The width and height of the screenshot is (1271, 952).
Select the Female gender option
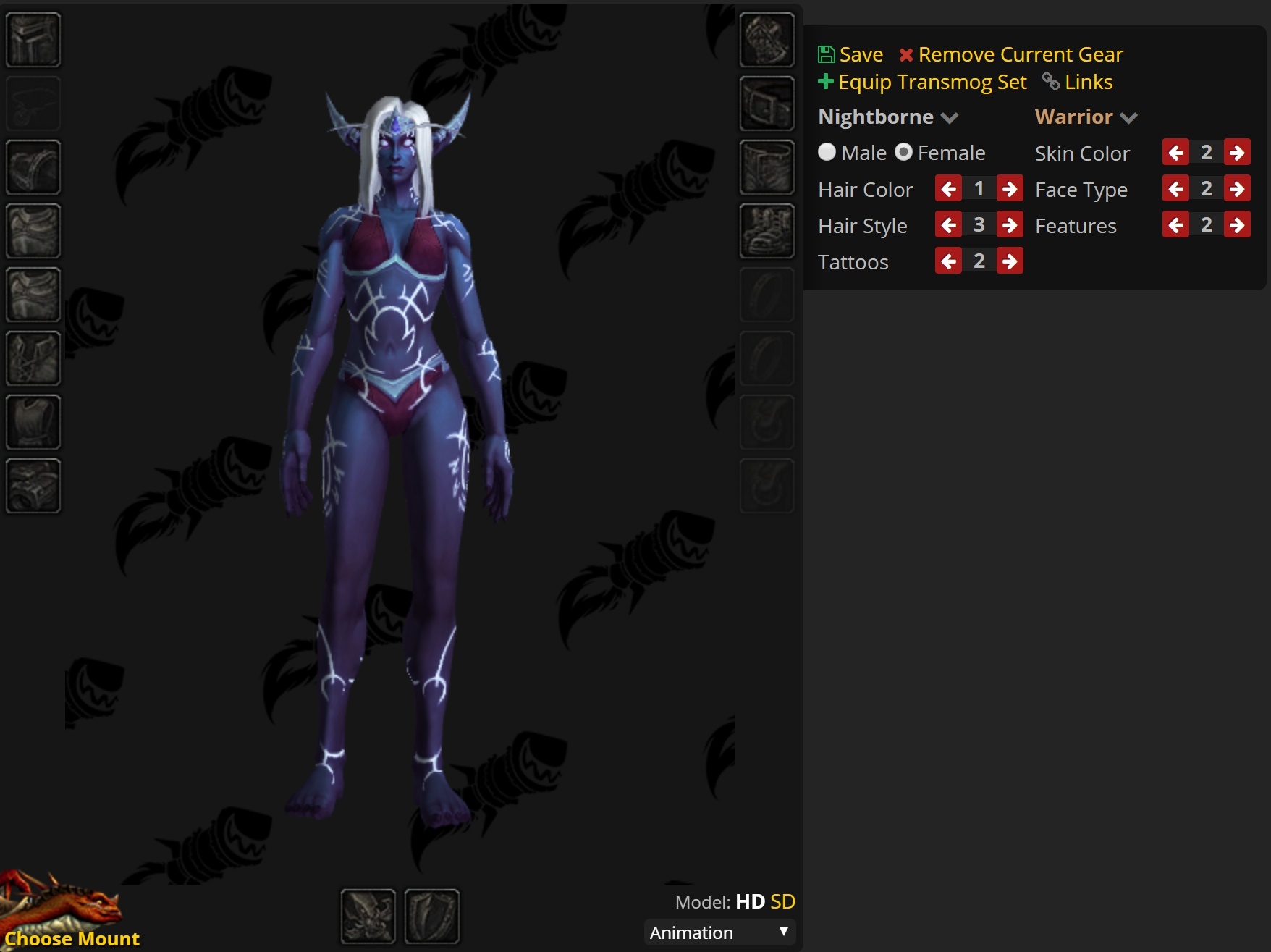point(904,152)
